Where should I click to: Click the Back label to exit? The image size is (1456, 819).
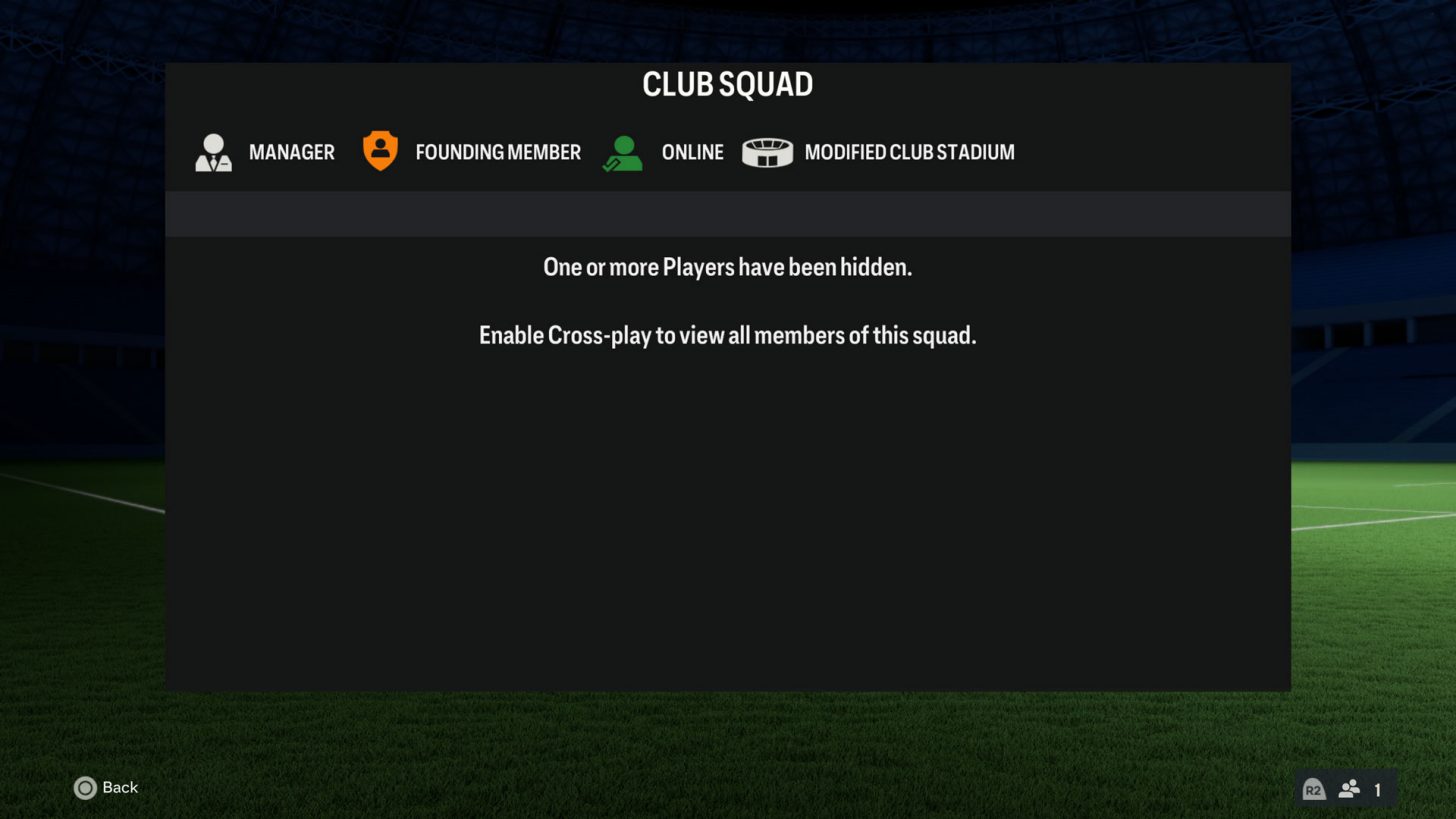pyautogui.click(x=118, y=788)
